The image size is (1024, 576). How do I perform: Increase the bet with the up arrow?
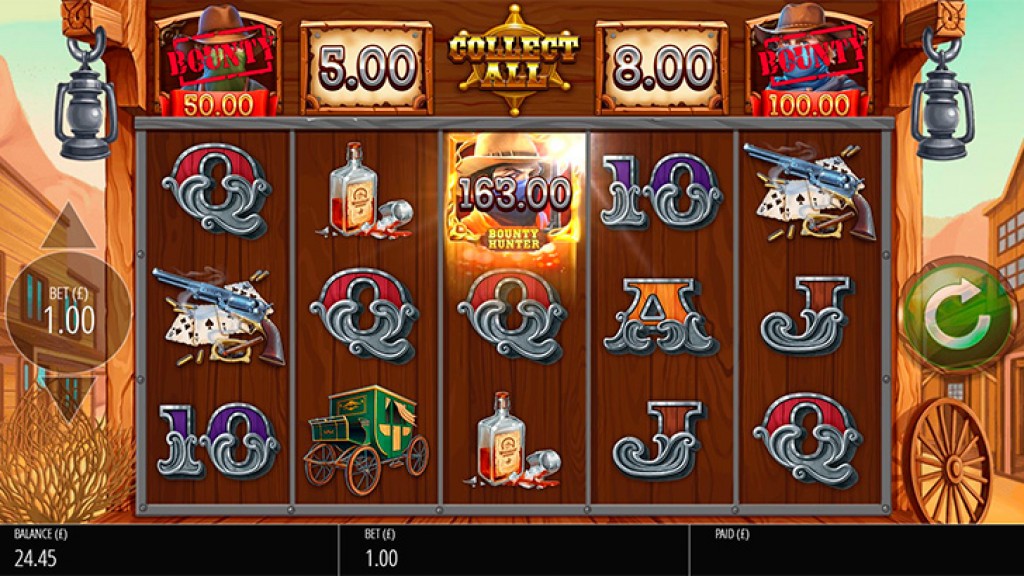click(x=68, y=228)
